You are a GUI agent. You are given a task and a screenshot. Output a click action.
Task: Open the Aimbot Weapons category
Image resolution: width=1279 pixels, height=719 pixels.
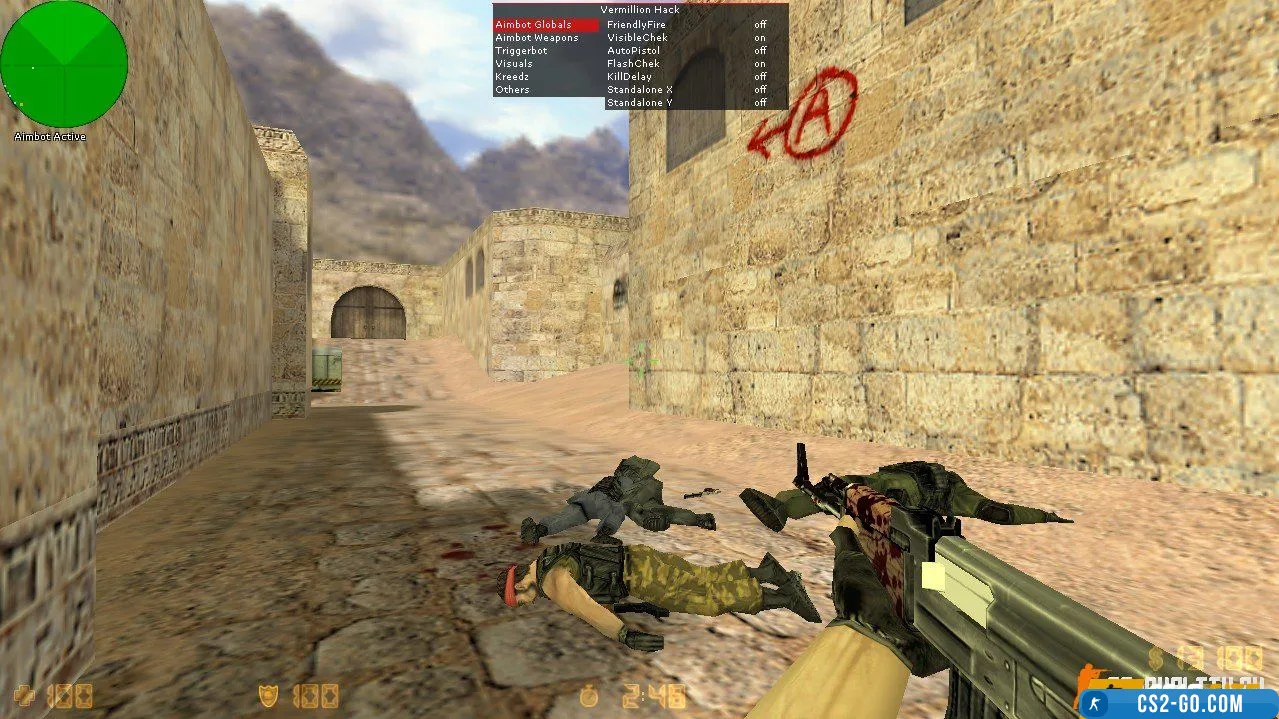tap(537, 38)
